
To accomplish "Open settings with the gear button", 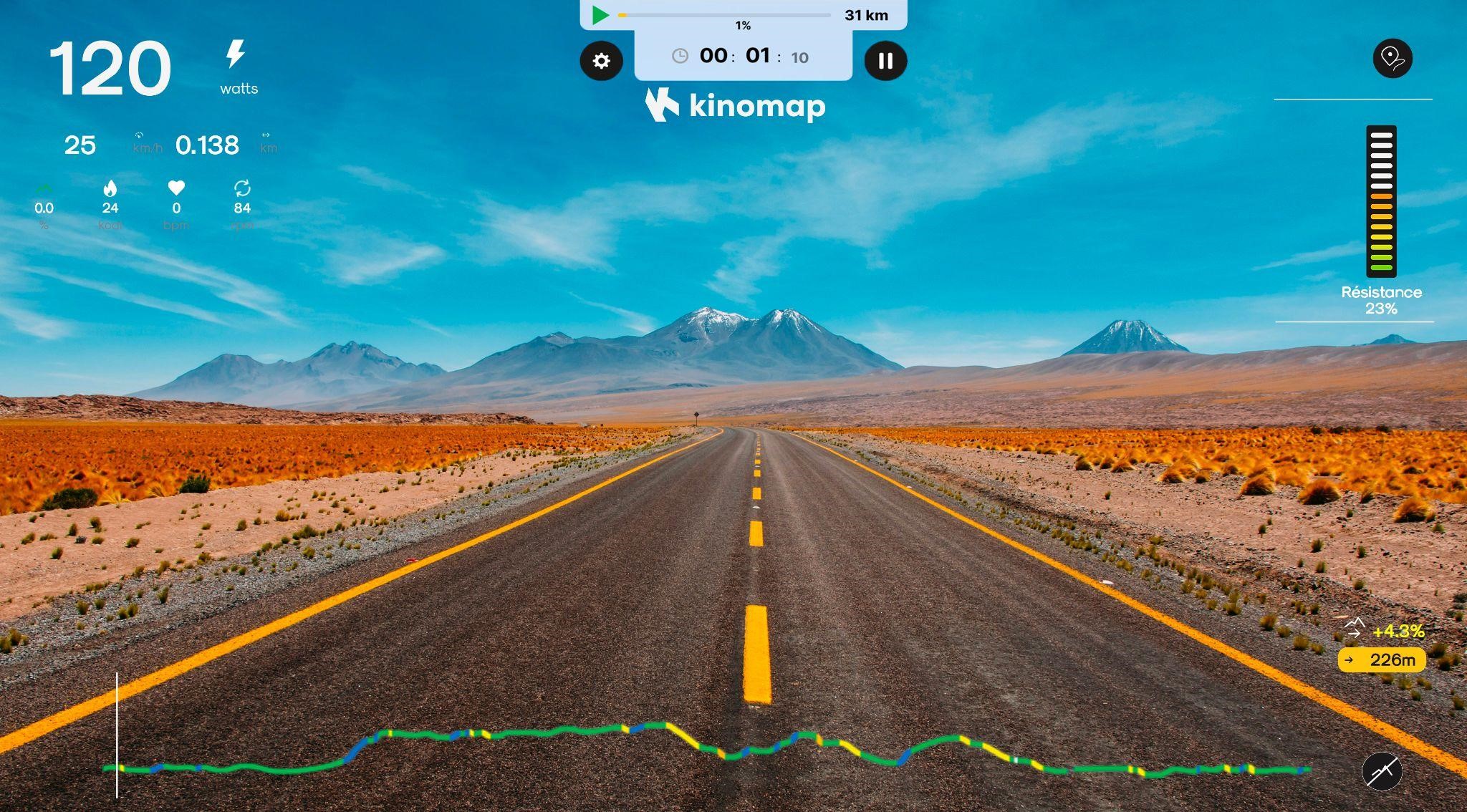I will 601,61.
